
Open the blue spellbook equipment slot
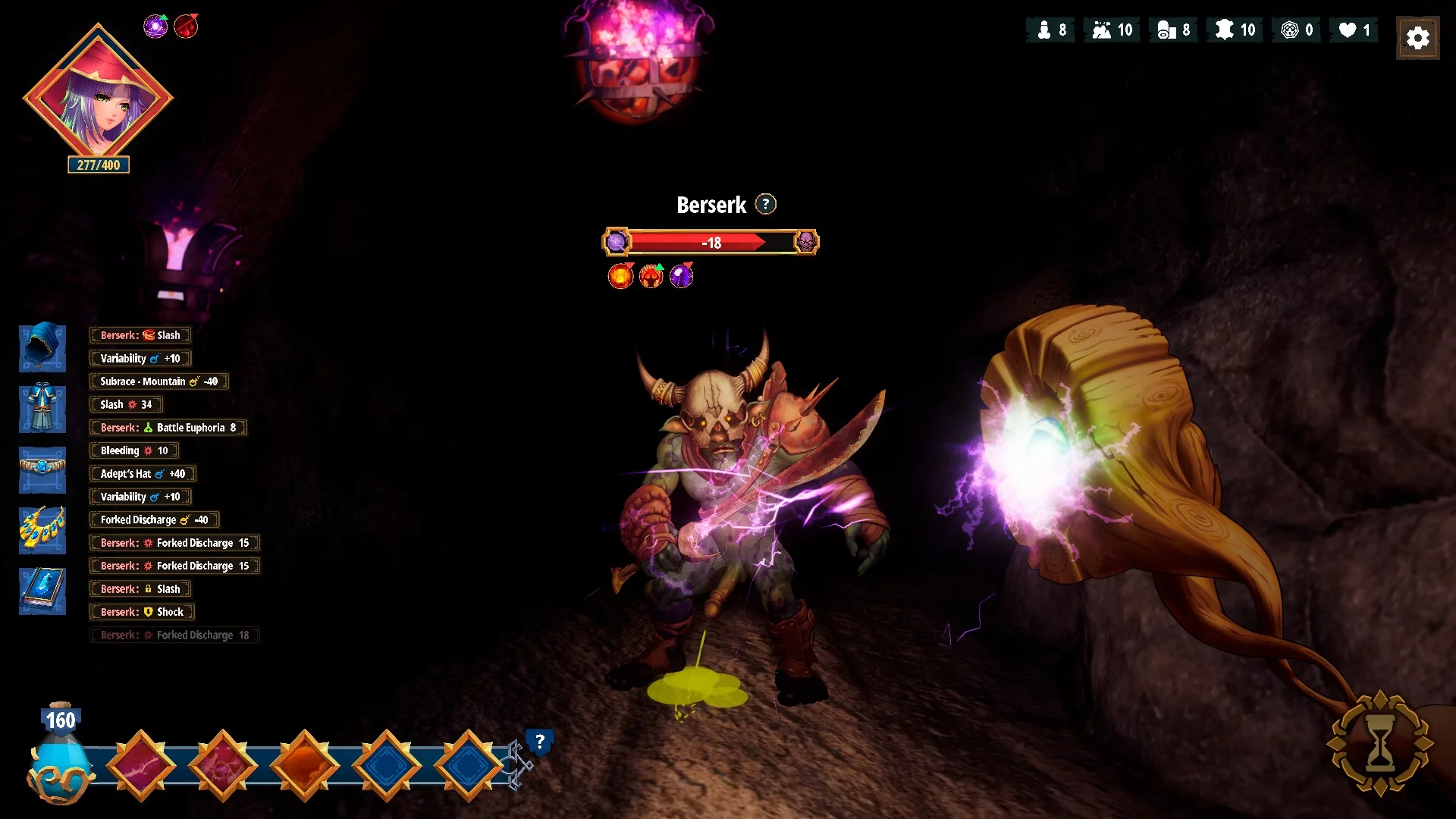click(42, 591)
